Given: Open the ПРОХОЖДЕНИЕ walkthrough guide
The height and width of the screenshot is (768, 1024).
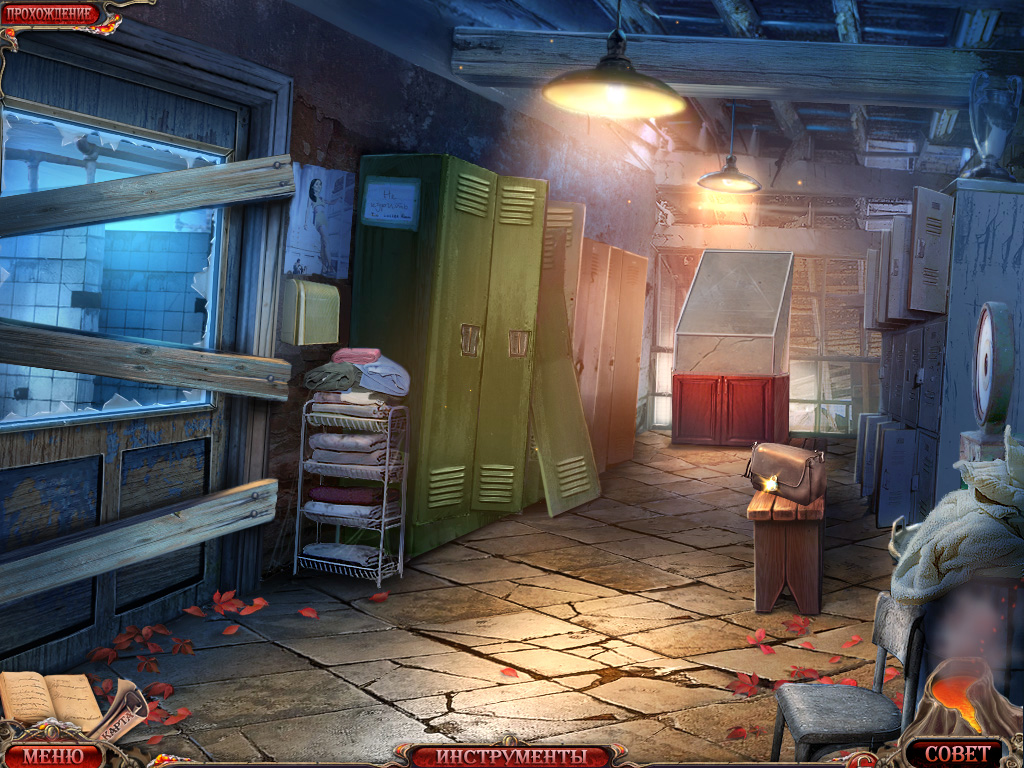Looking at the screenshot, I should tap(49, 14).
